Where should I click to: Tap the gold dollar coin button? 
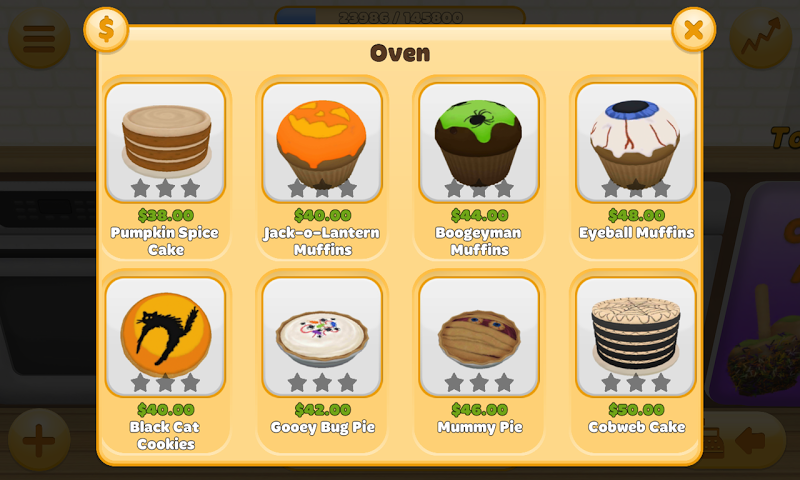106,30
